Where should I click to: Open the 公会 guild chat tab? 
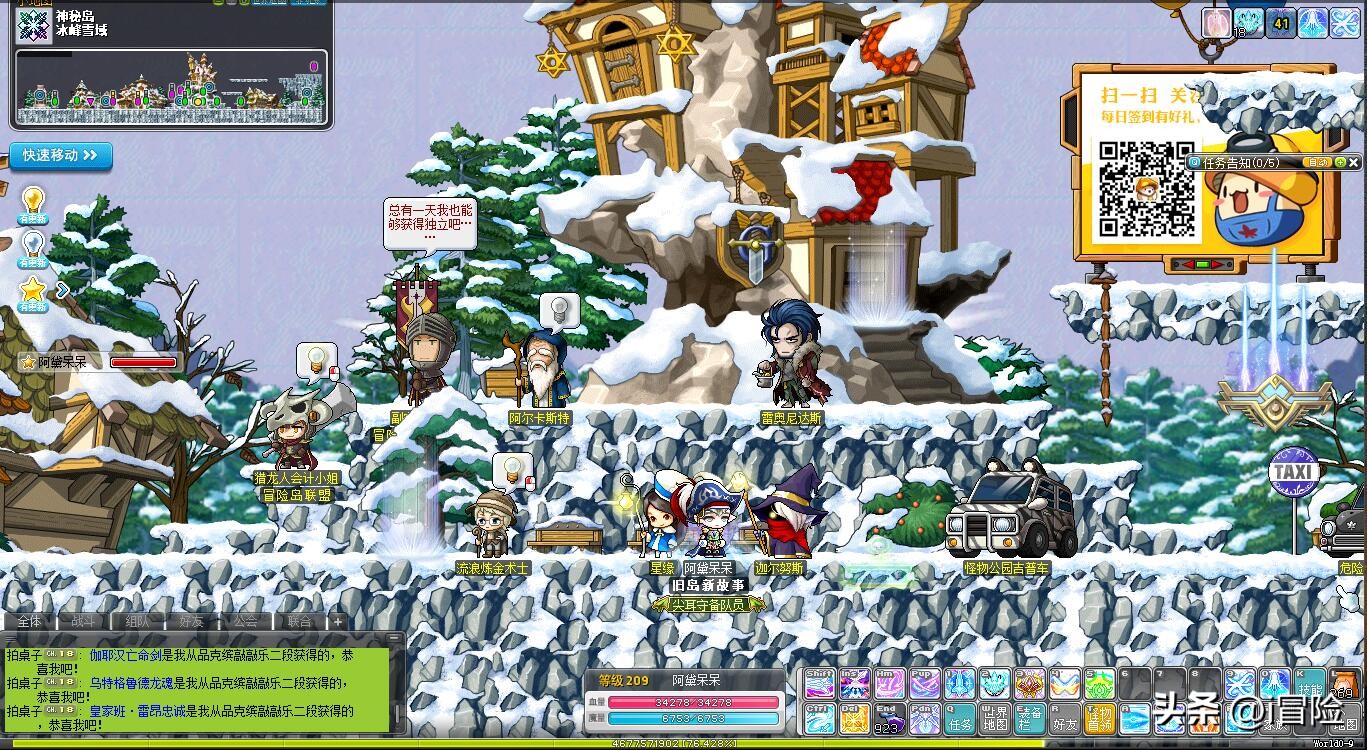pos(245,621)
